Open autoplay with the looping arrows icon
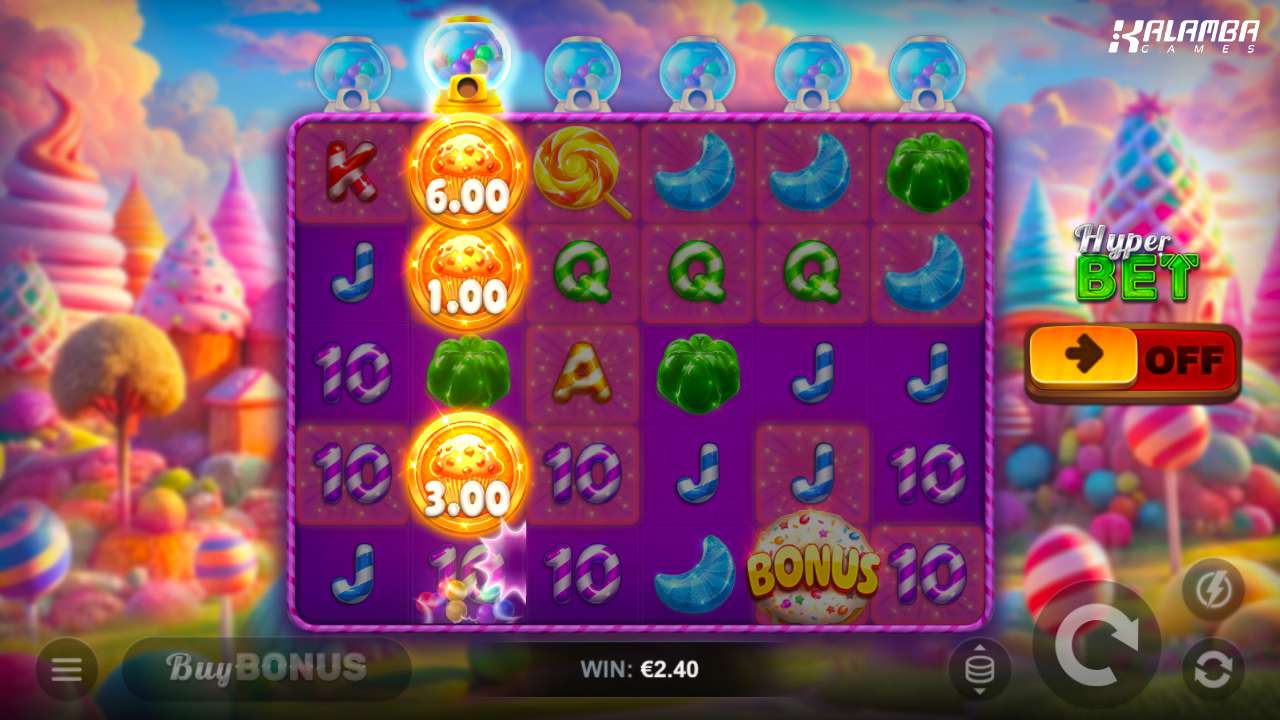This screenshot has height=720, width=1280. point(1213,669)
